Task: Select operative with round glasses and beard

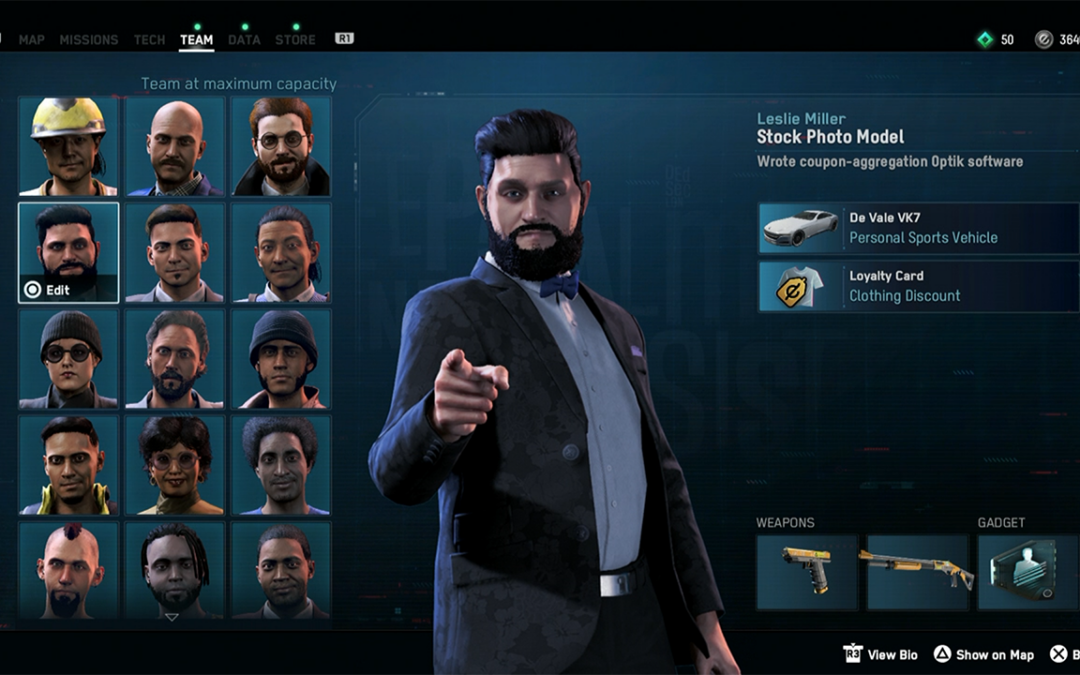Action: (281, 146)
